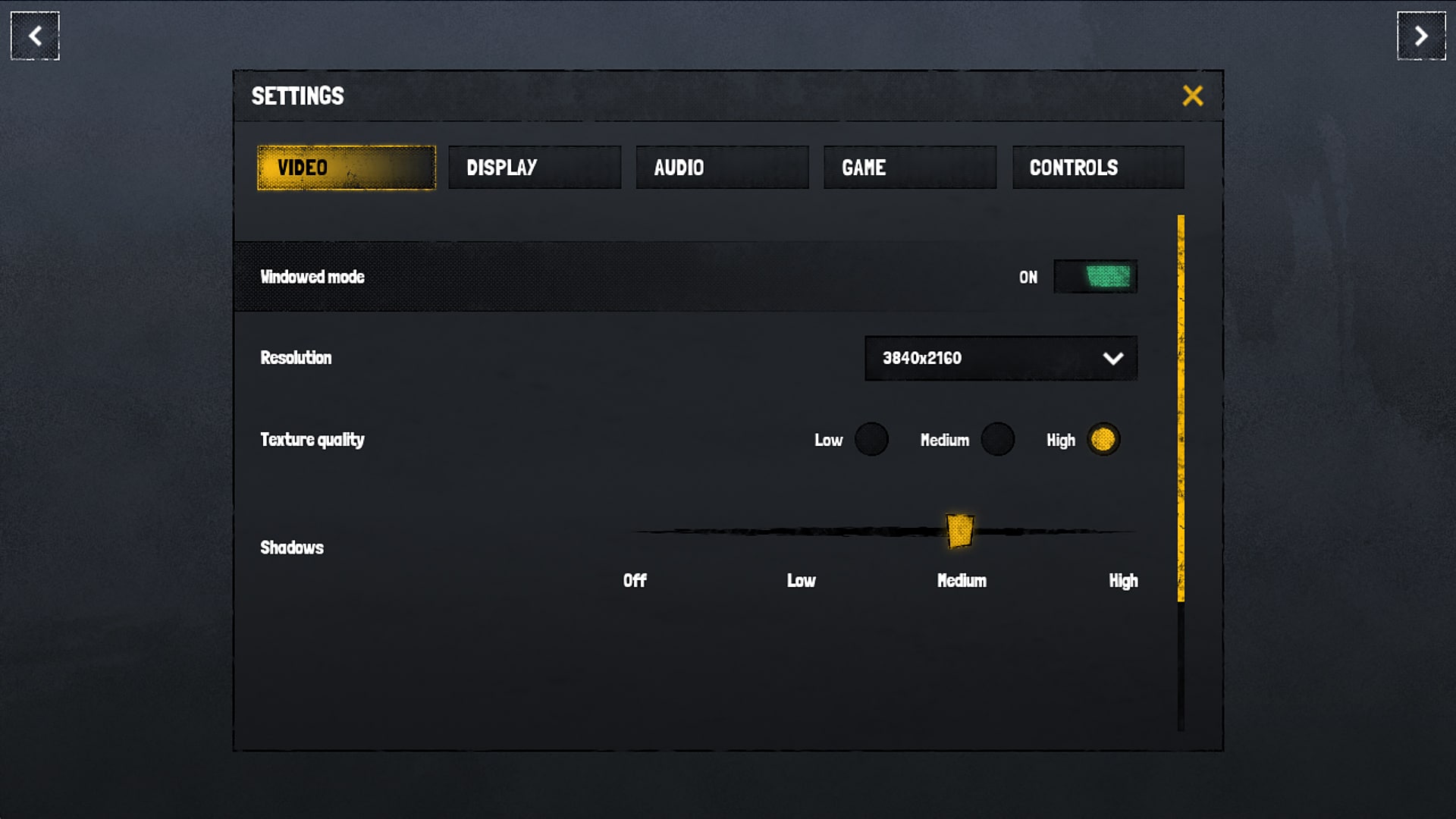The width and height of the screenshot is (1456, 819).
Task: Click the yellow X to close Settings
Action: point(1192,96)
